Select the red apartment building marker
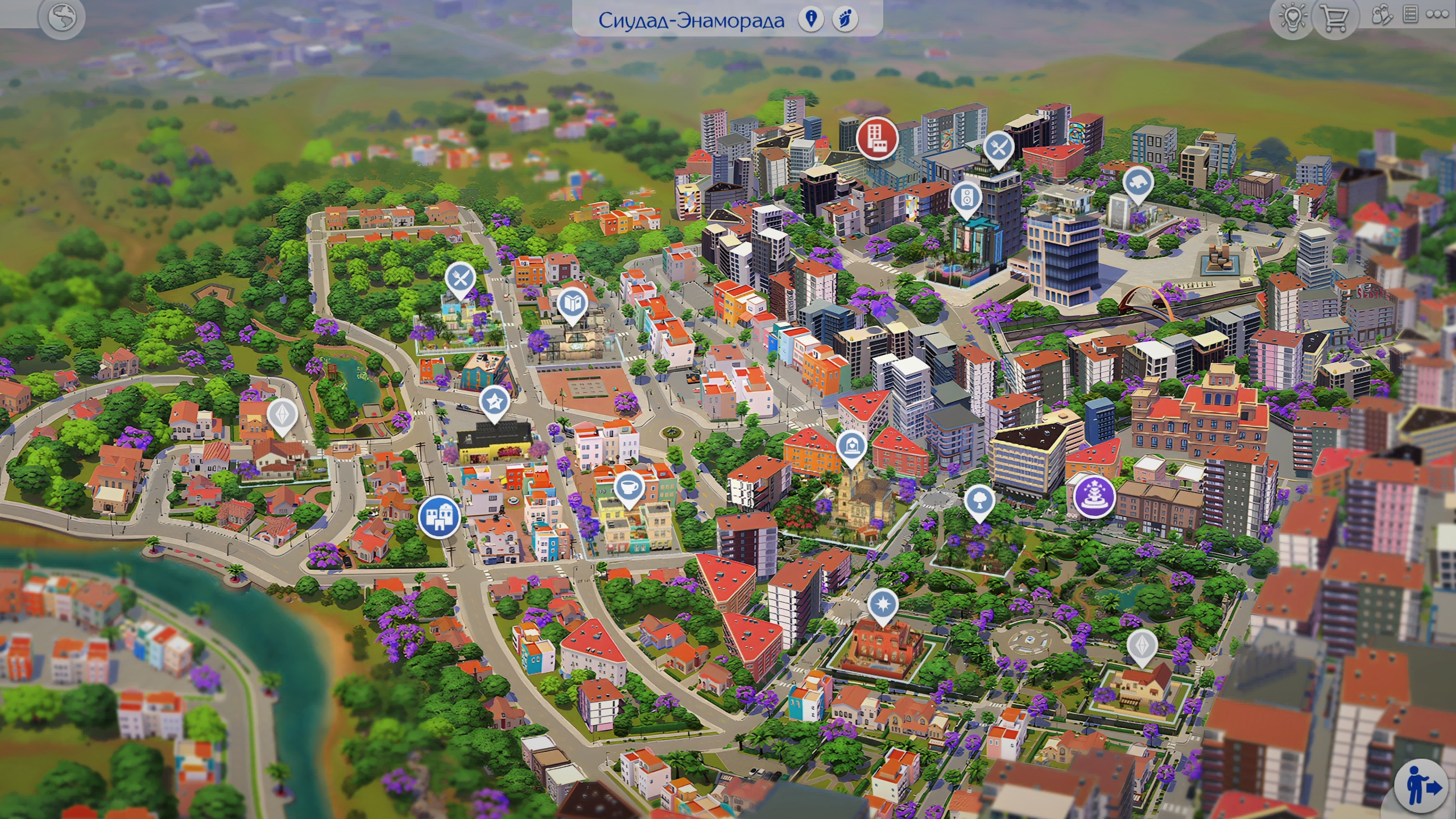Screen dimensions: 1456x819 click(x=878, y=138)
